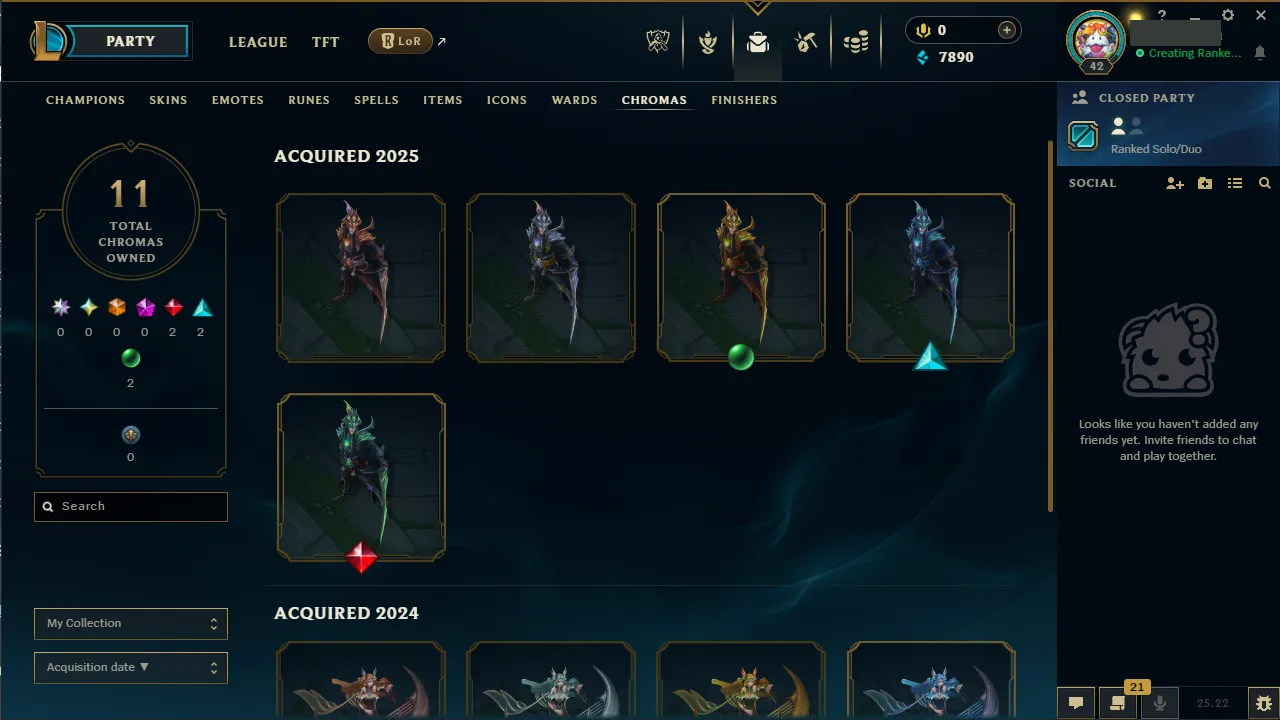Open the LoR link
Image resolution: width=1280 pixels, height=720 pixels.
pyautogui.click(x=399, y=41)
